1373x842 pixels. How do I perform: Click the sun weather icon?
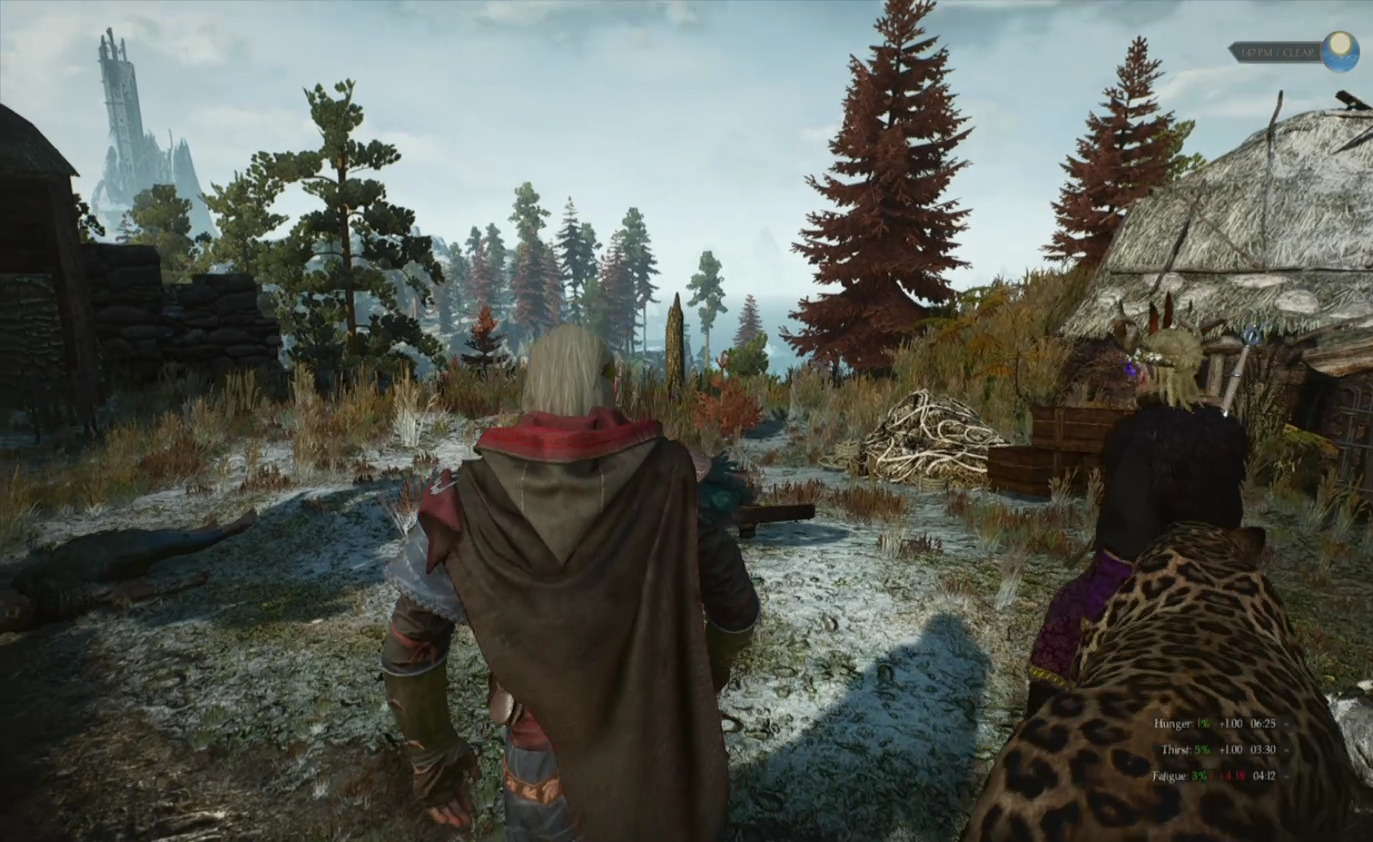(x=1339, y=51)
